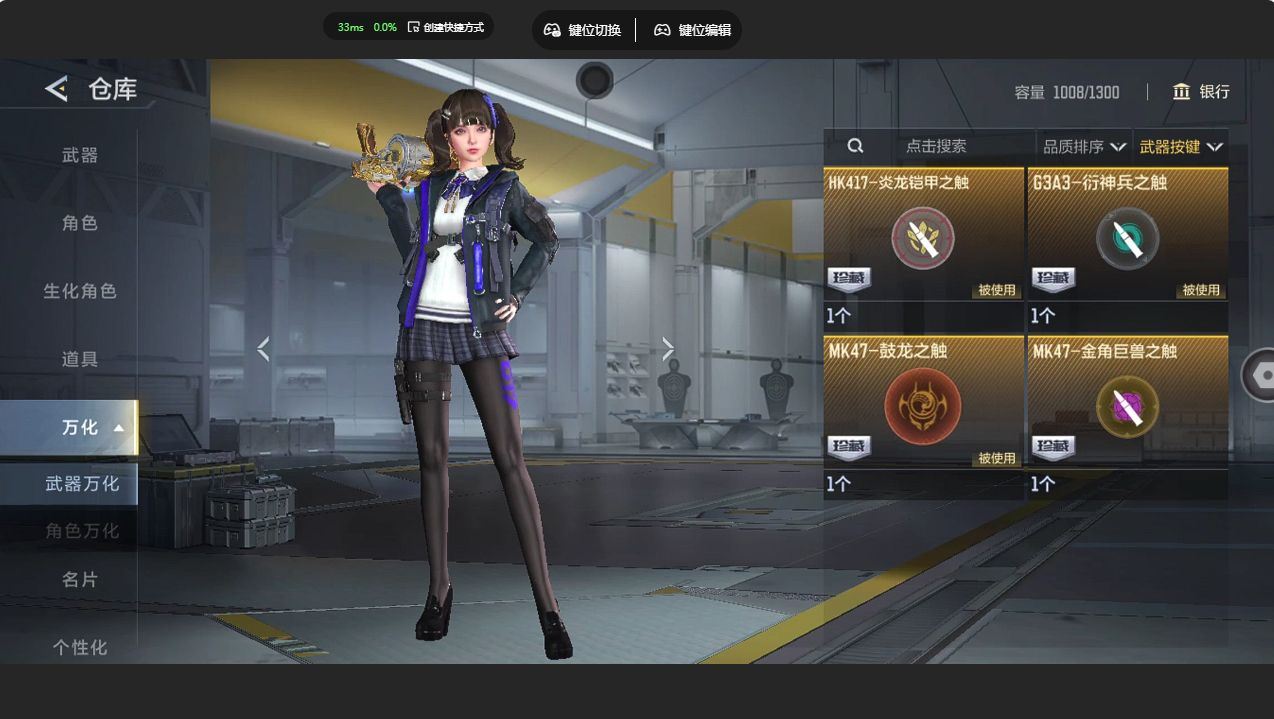Switch to the 个性化 category

point(80,647)
